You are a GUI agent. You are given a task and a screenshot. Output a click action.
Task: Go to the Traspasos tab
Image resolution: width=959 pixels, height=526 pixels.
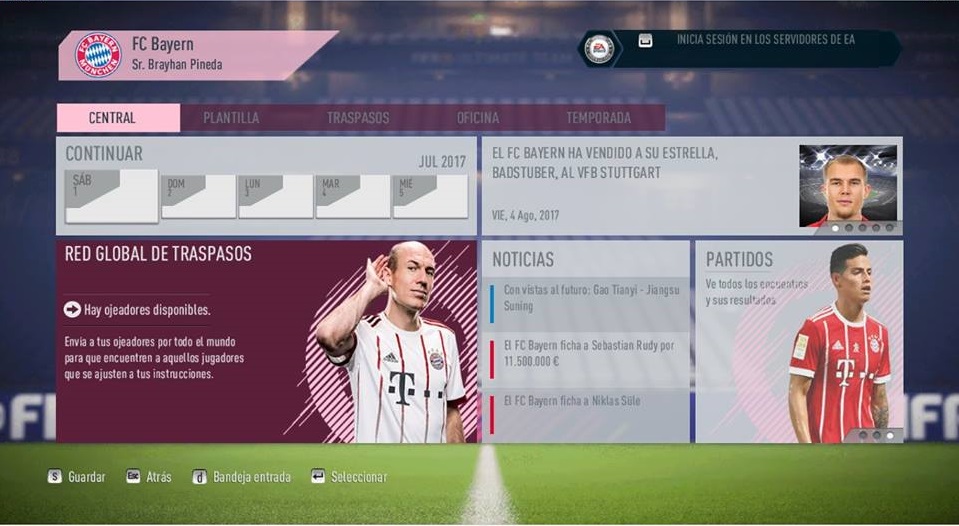tap(358, 118)
